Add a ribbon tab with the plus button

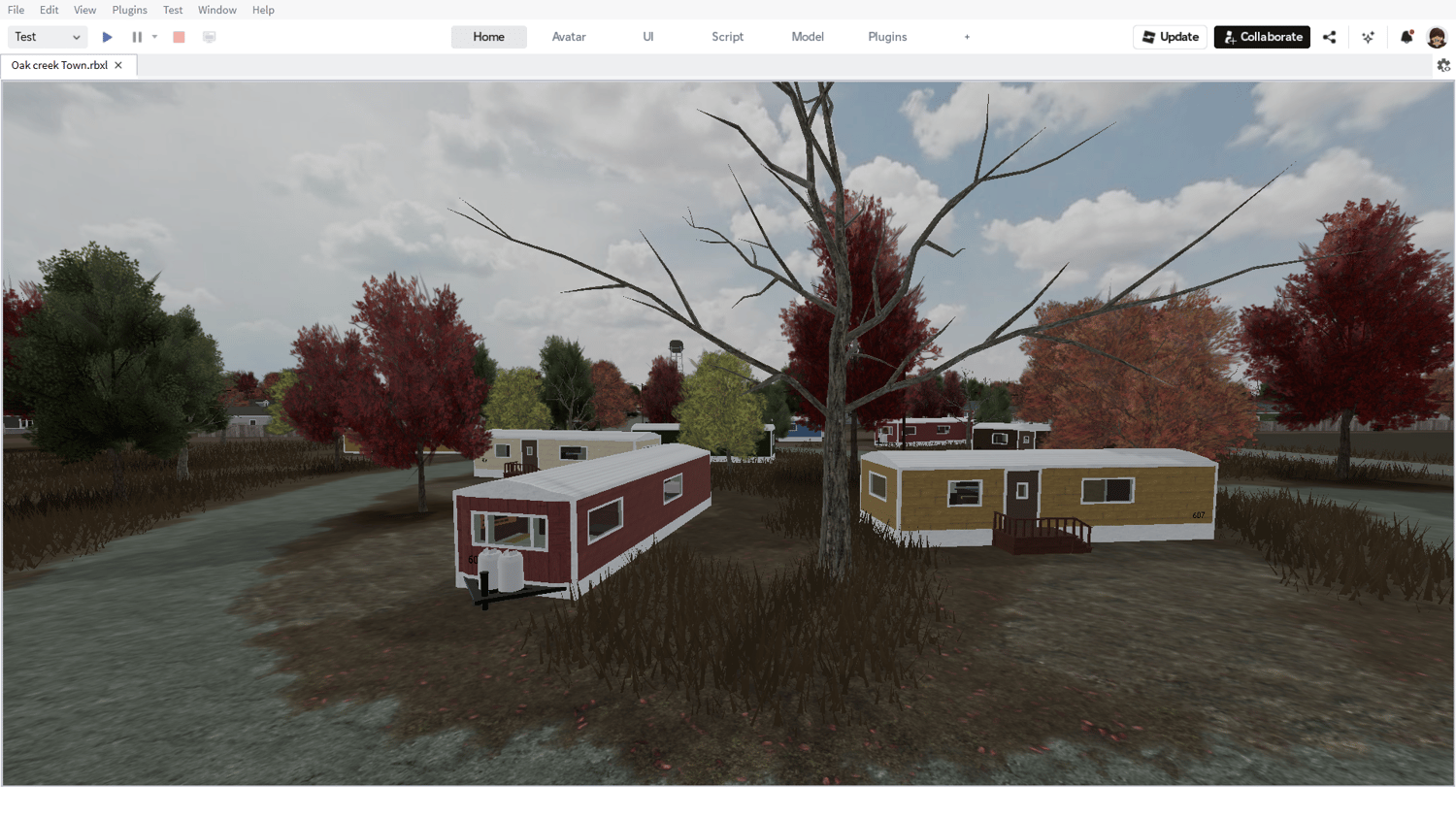pyautogui.click(x=967, y=36)
